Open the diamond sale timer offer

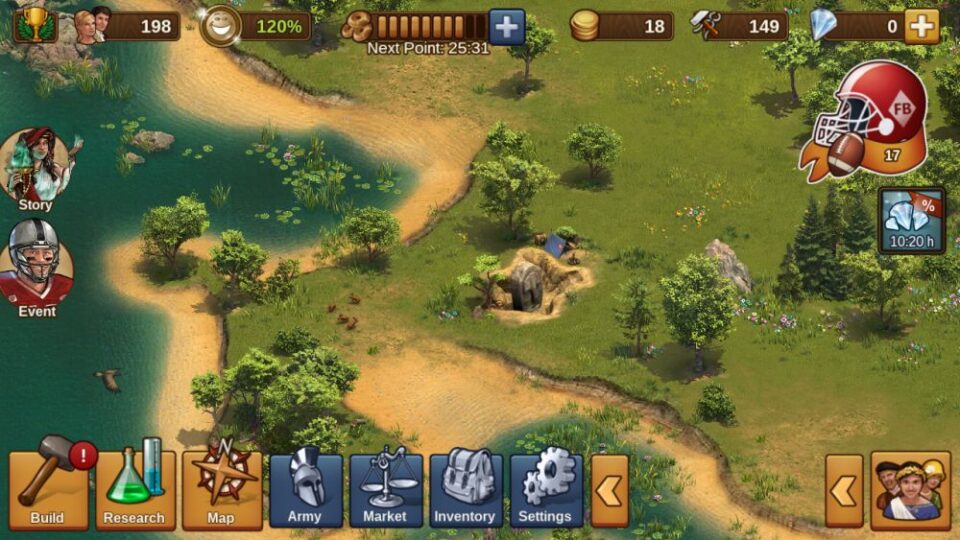point(911,221)
